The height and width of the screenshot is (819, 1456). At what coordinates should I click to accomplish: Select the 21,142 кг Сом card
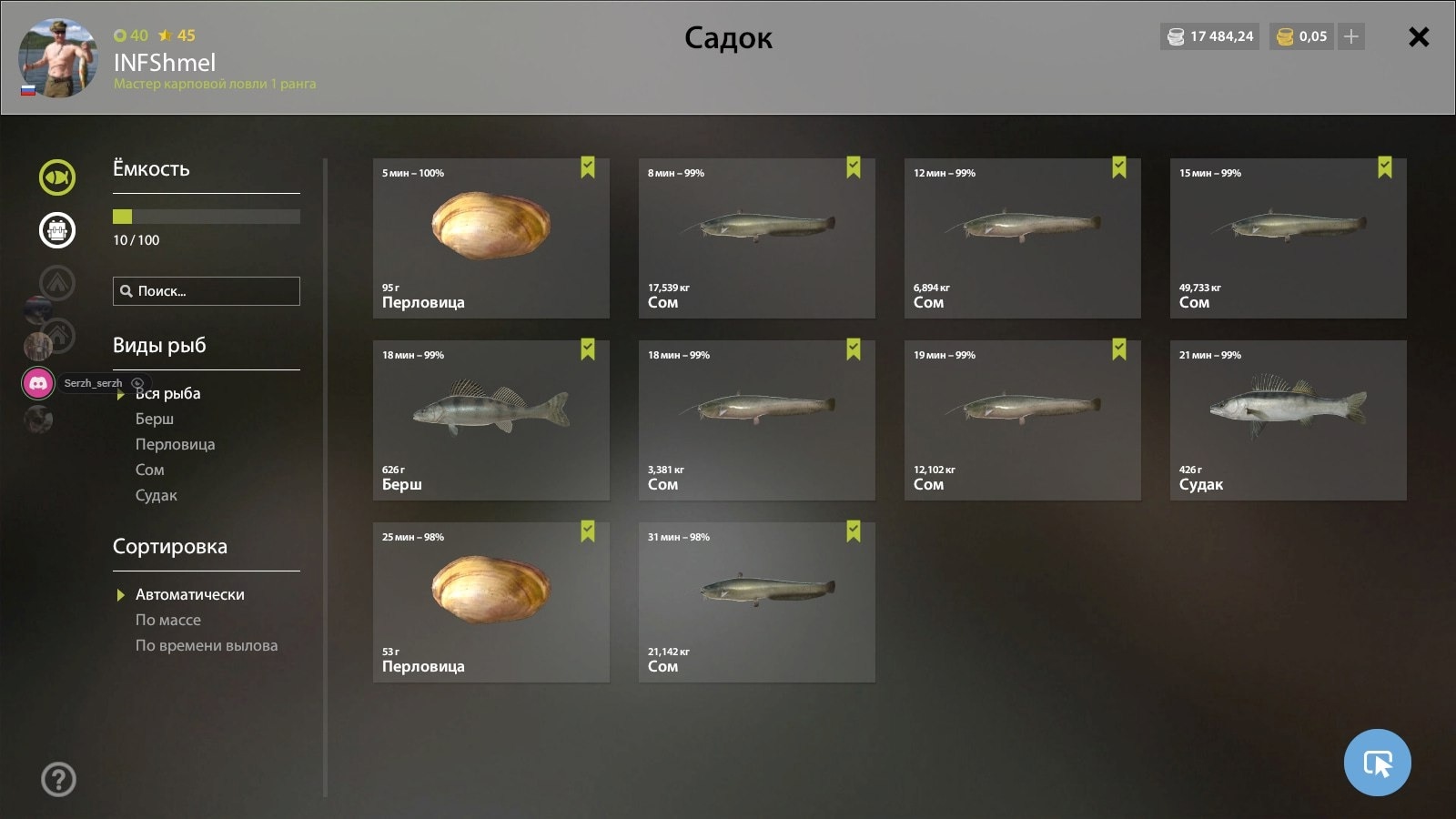[x=756, y=602]
